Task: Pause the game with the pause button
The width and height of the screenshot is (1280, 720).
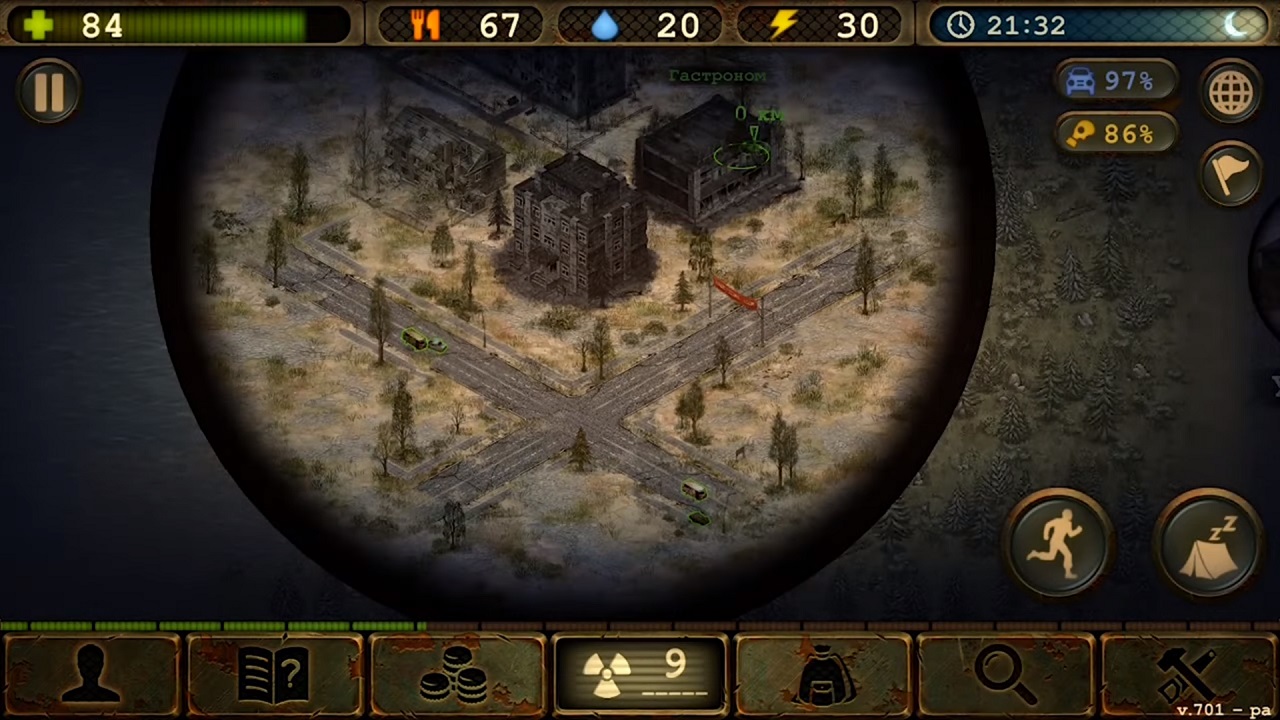Action: click(49, 92)
